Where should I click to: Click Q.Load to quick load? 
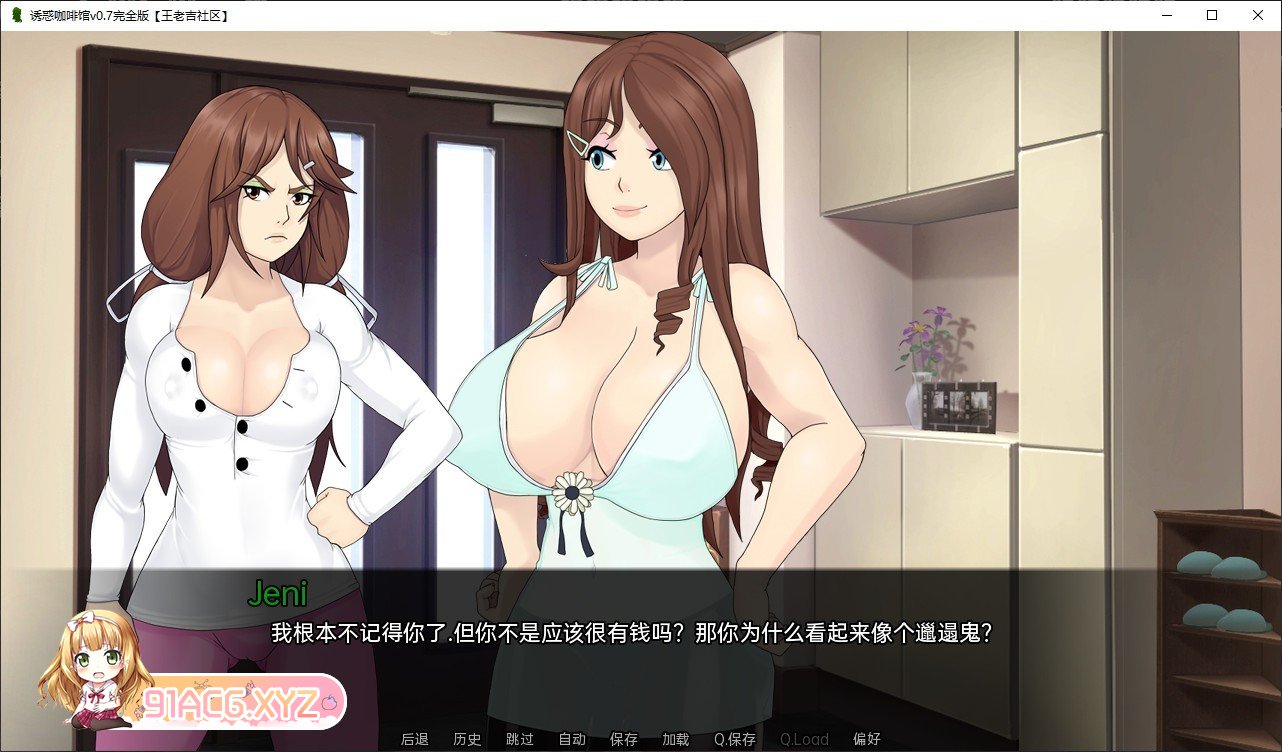click(x=804, y=740)
